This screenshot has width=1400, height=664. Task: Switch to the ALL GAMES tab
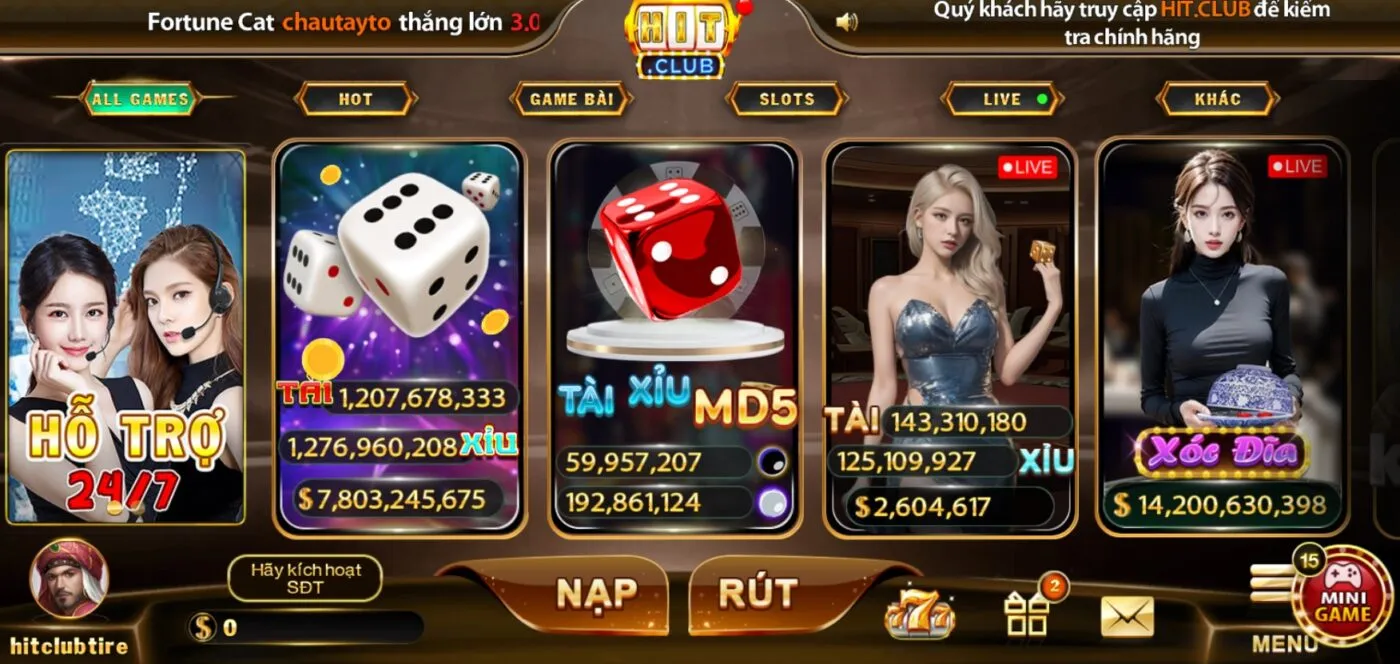pyautogui.click(x=140, y=99)
